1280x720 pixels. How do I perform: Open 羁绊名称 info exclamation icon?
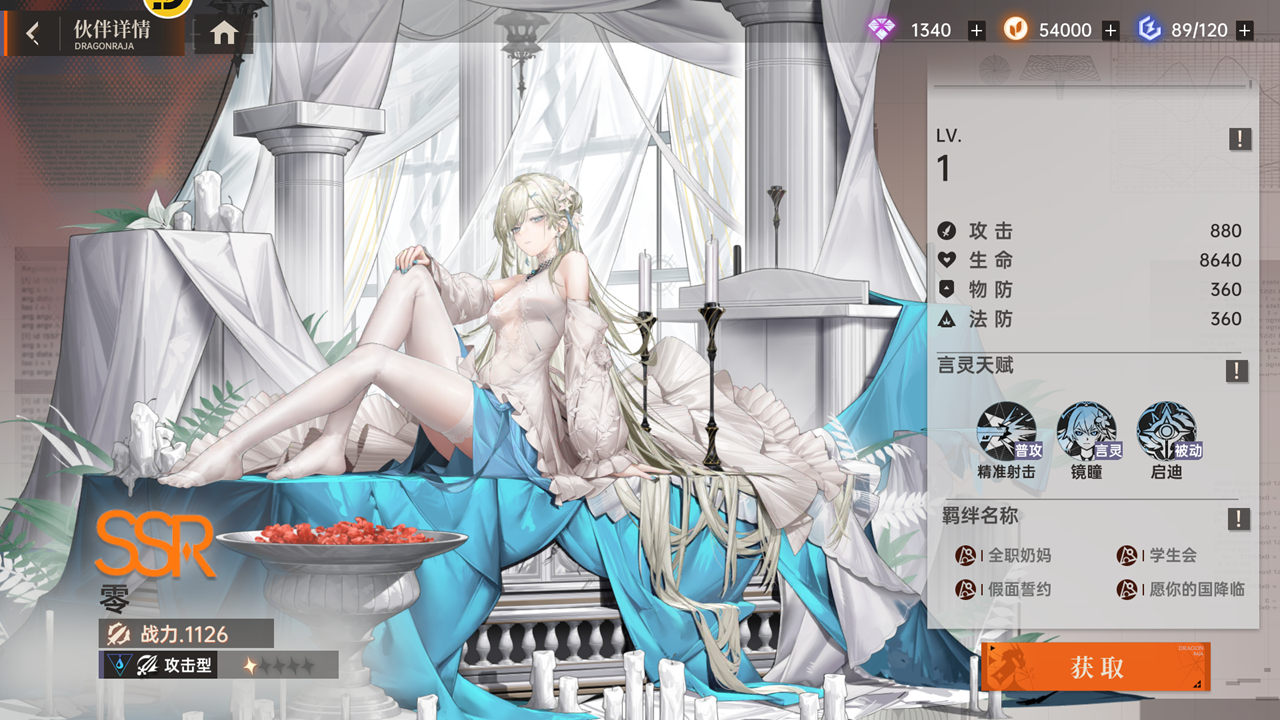[1238, 519]
